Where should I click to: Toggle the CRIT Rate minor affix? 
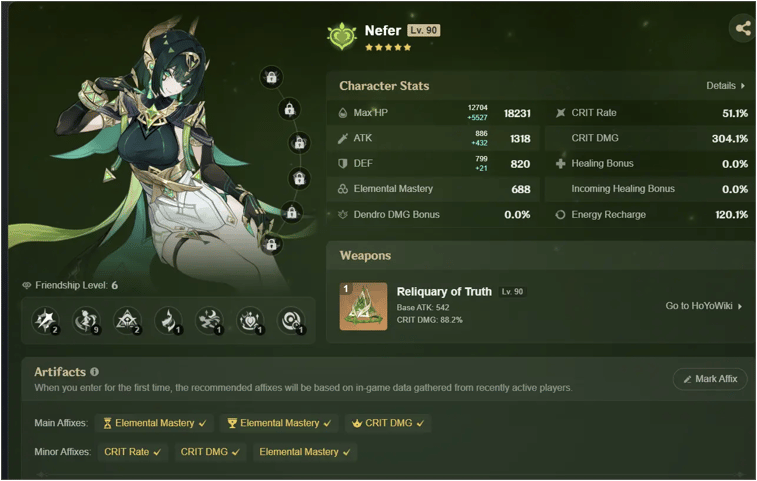[x=132, y=452]
